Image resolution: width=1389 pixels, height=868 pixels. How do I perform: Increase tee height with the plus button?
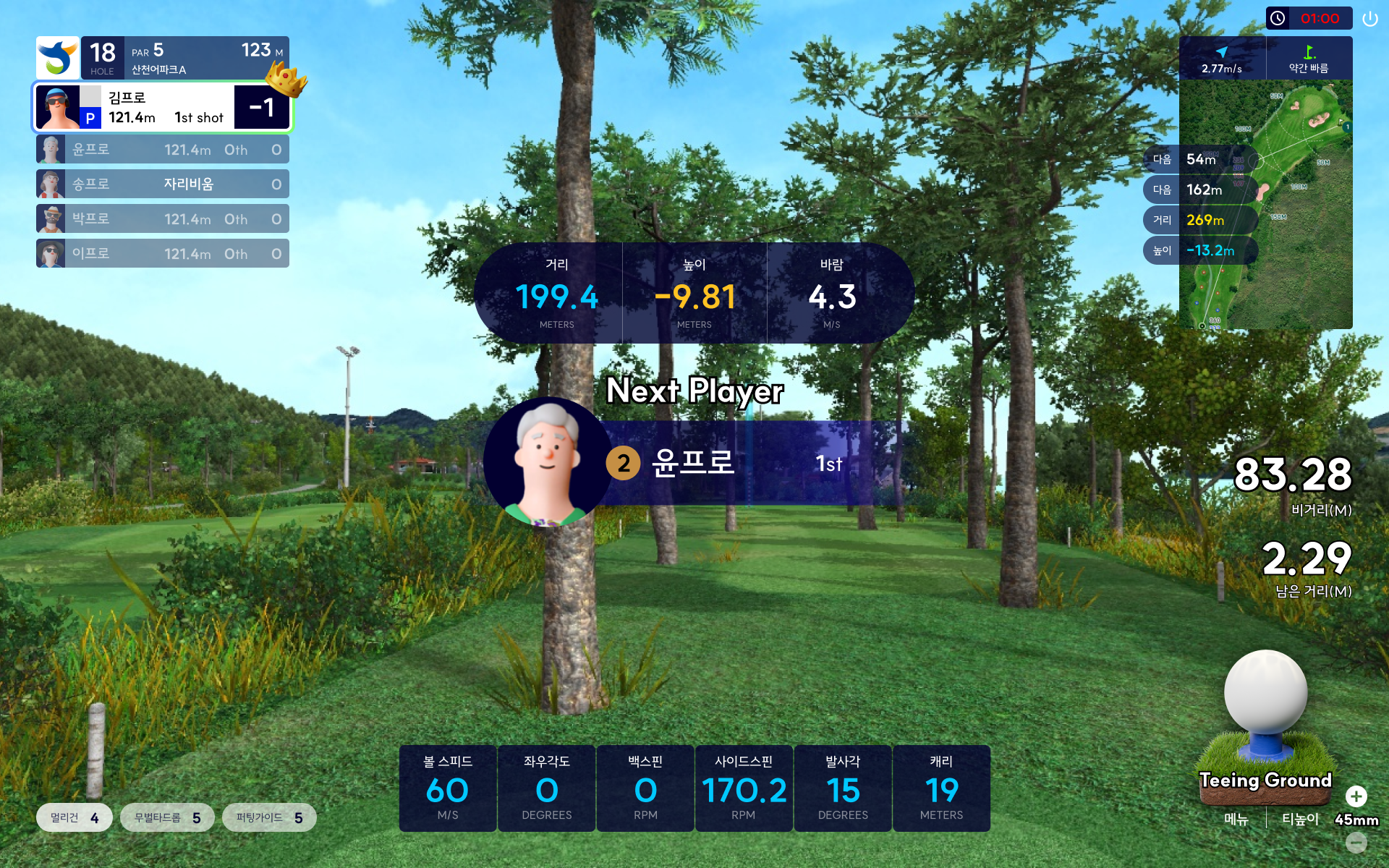(1356, 796)
